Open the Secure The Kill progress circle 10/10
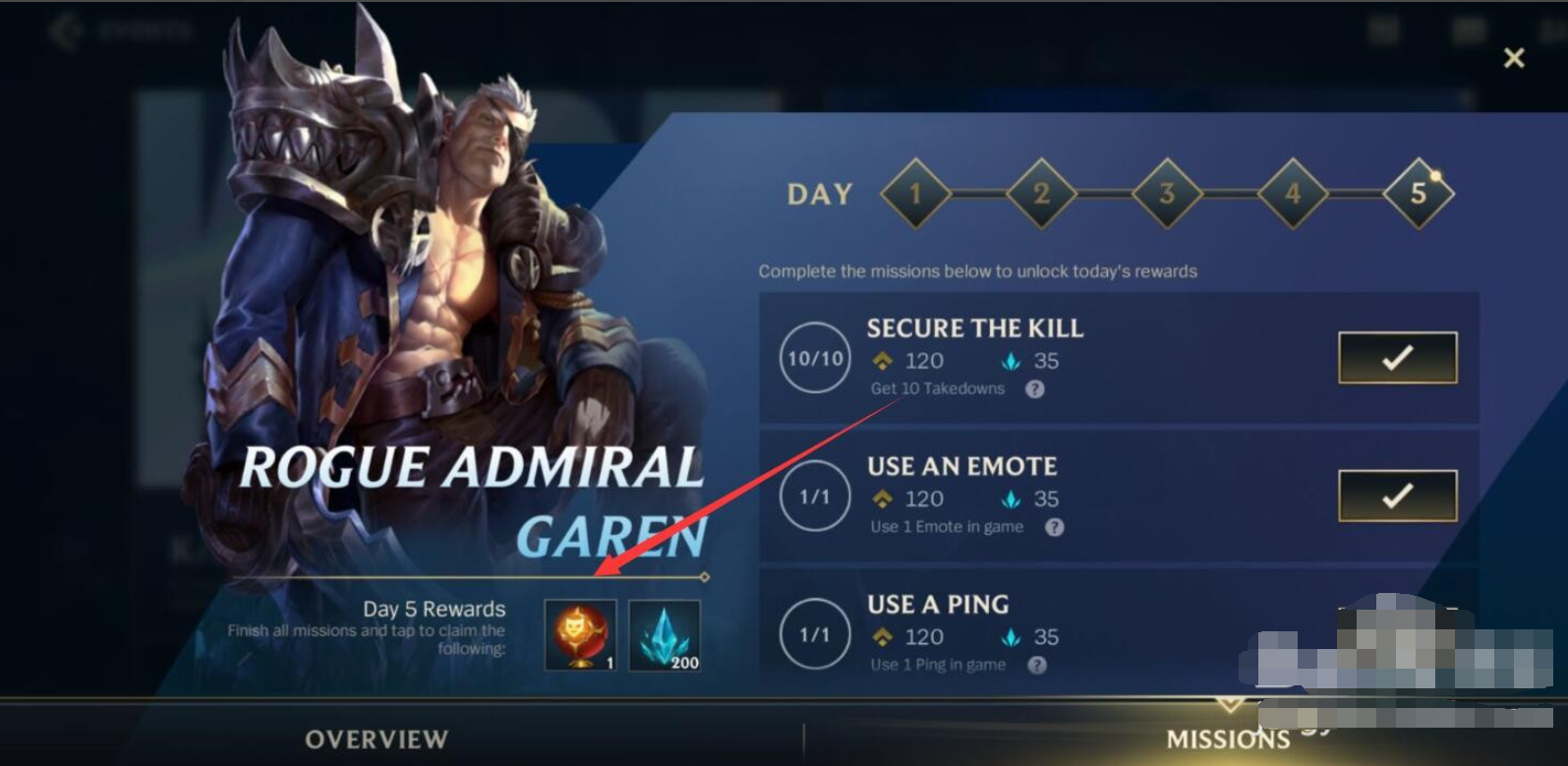Screen dimensions: 1568x766 tap(813, 360)
